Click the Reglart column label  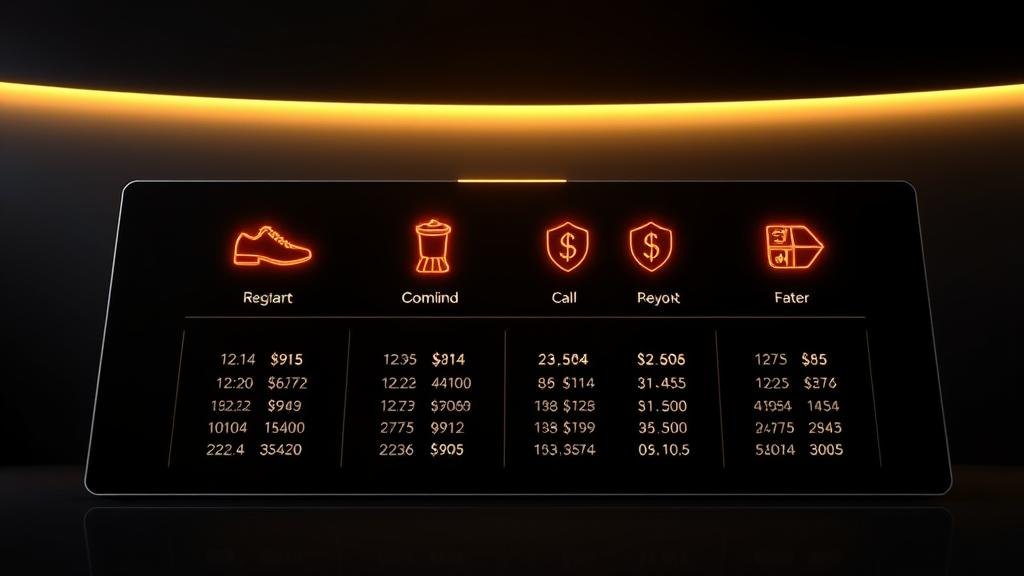coord(268,298)
